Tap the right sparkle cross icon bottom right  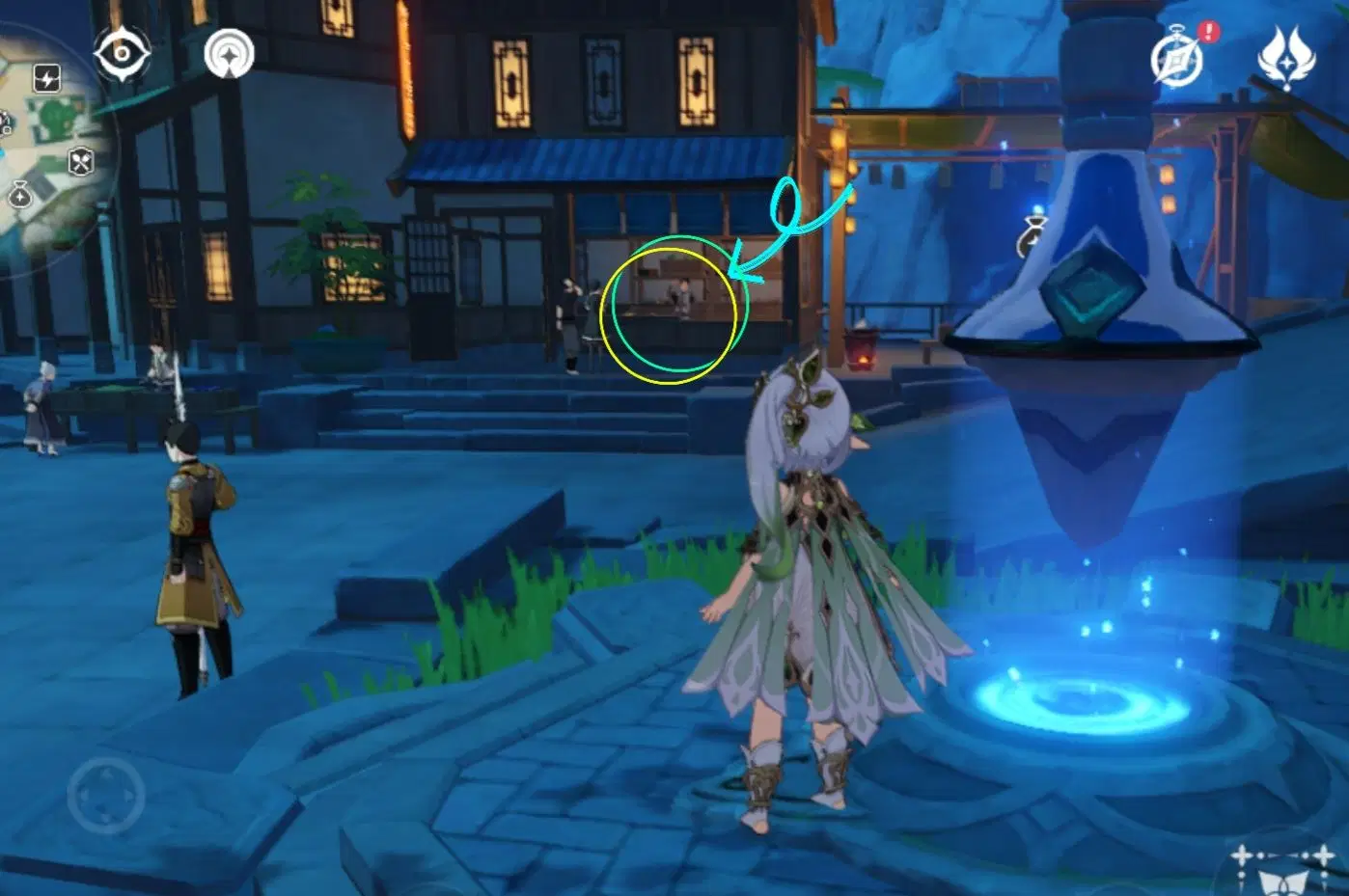1324,854
